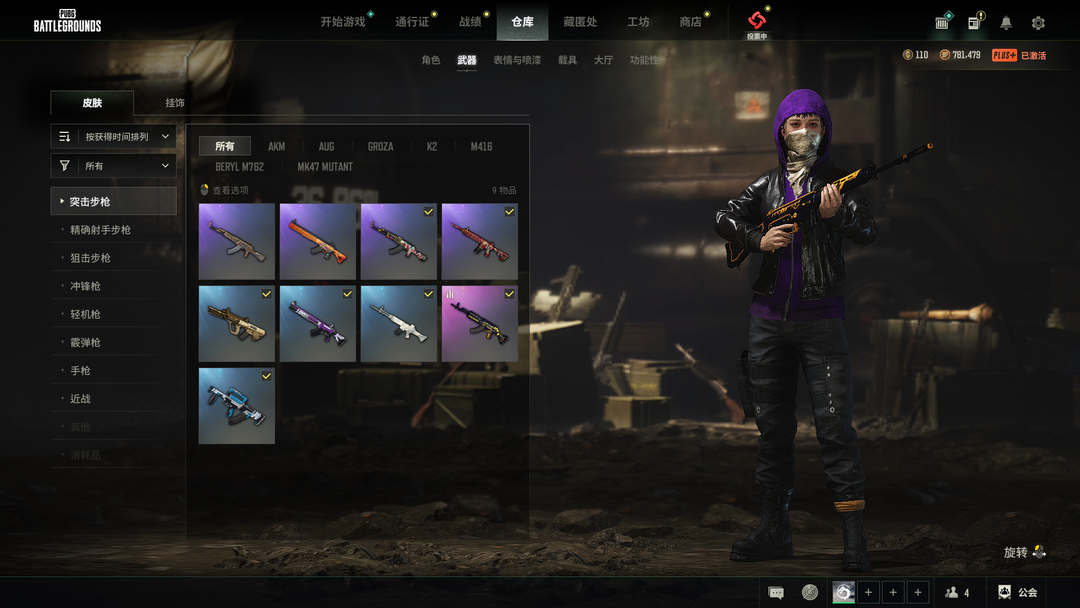The image size is (1080, 608).
Task: Filter skins by M416
Action: tap(481, 147)
